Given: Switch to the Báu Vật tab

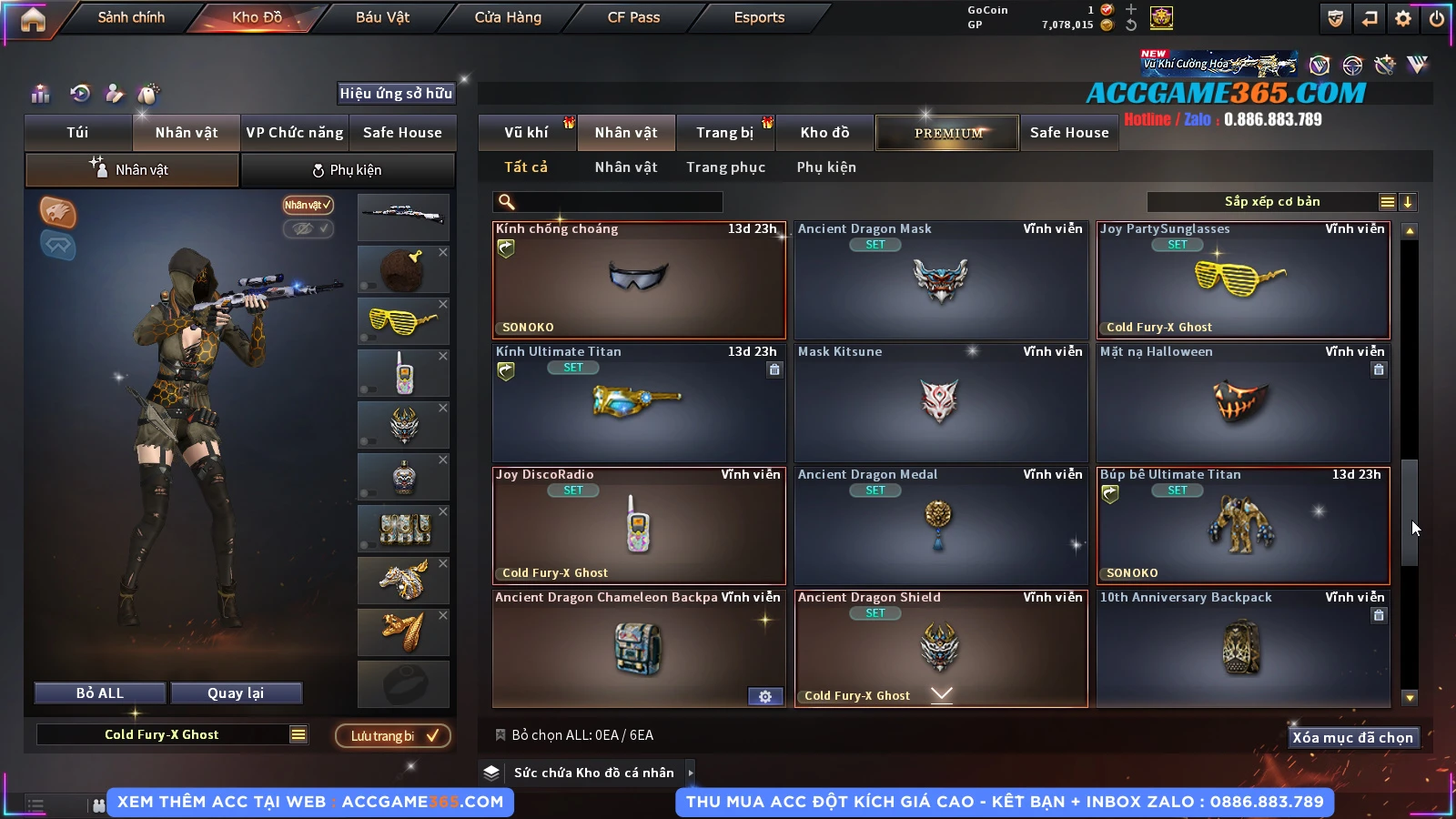Looking at the screenshot, I should [382, 17].
